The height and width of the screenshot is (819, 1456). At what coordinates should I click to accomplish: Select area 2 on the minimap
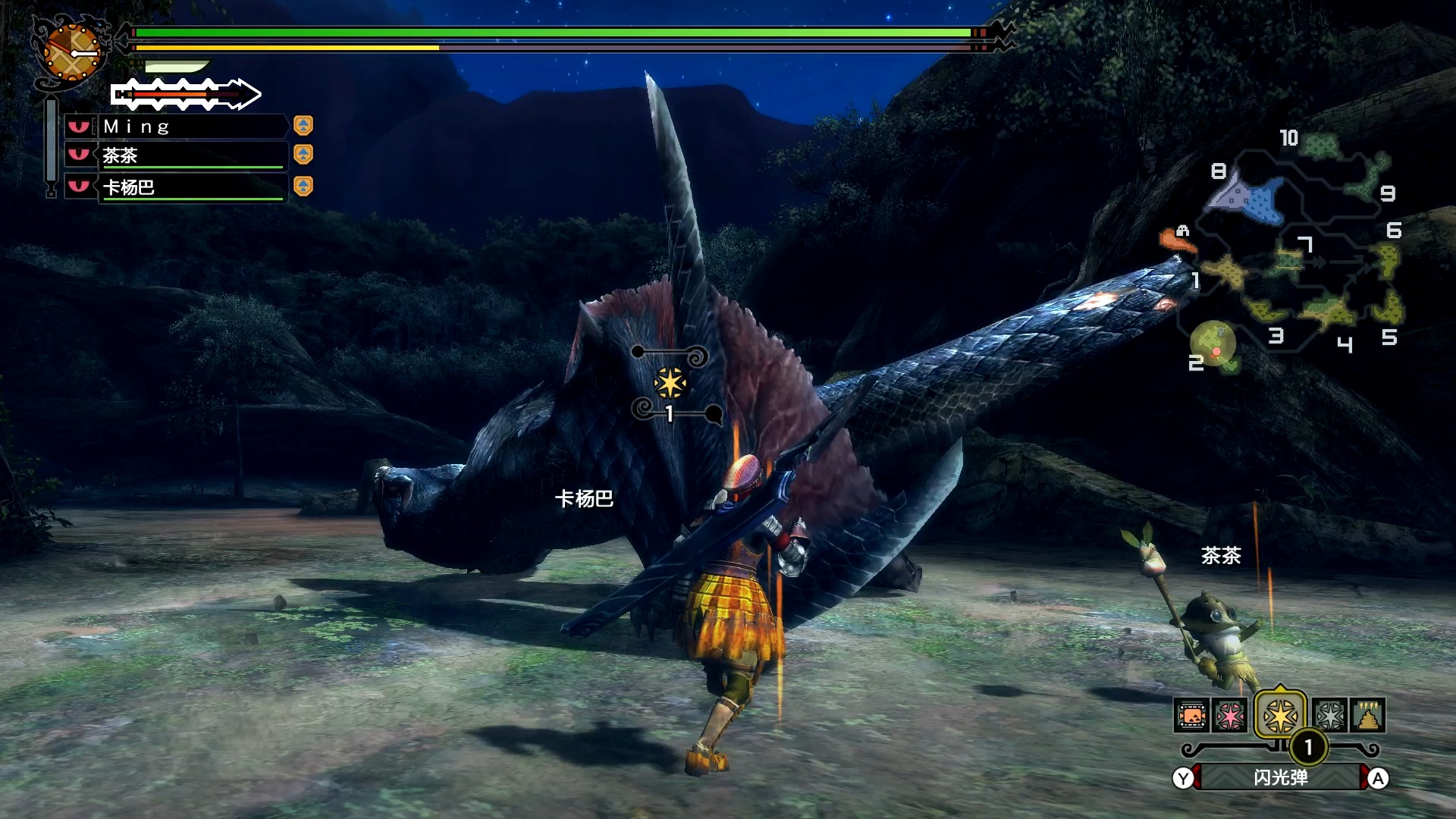pos(1213,345)
